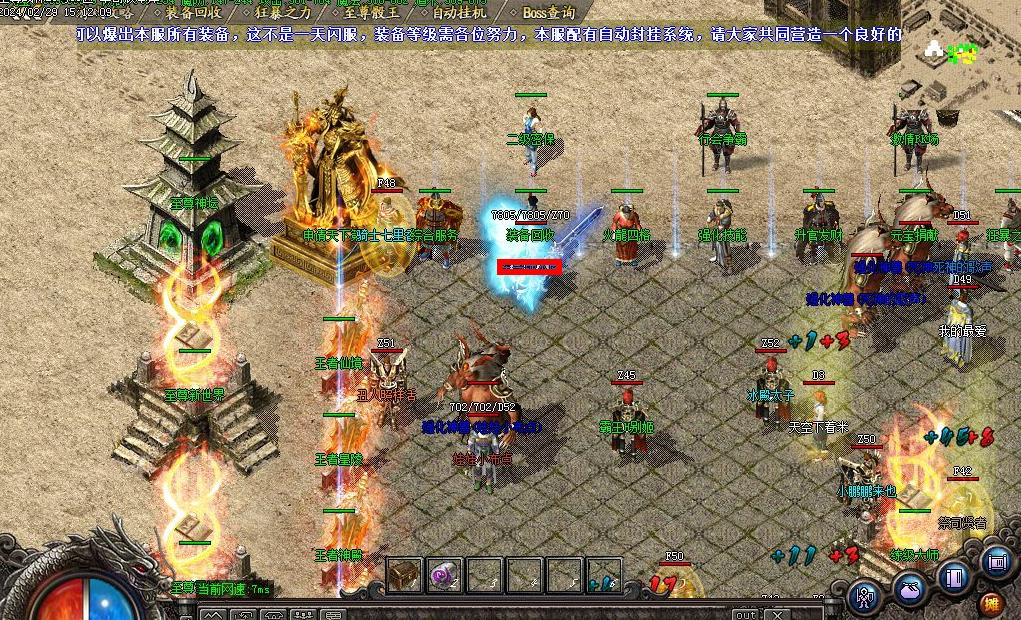This screenshot has height=620, width=1021.
Task: Select the treasure chest hotbar slot
Action: pos(405,575)
